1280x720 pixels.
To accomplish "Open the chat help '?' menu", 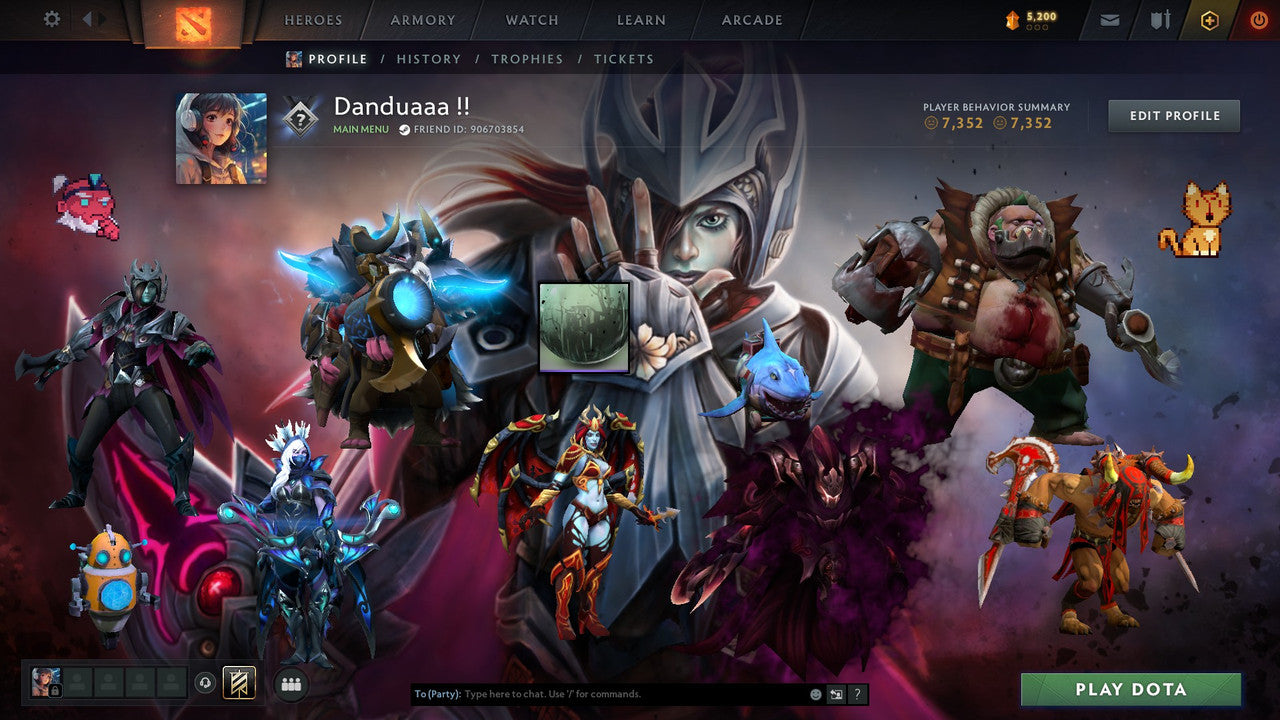I will 857,693.
